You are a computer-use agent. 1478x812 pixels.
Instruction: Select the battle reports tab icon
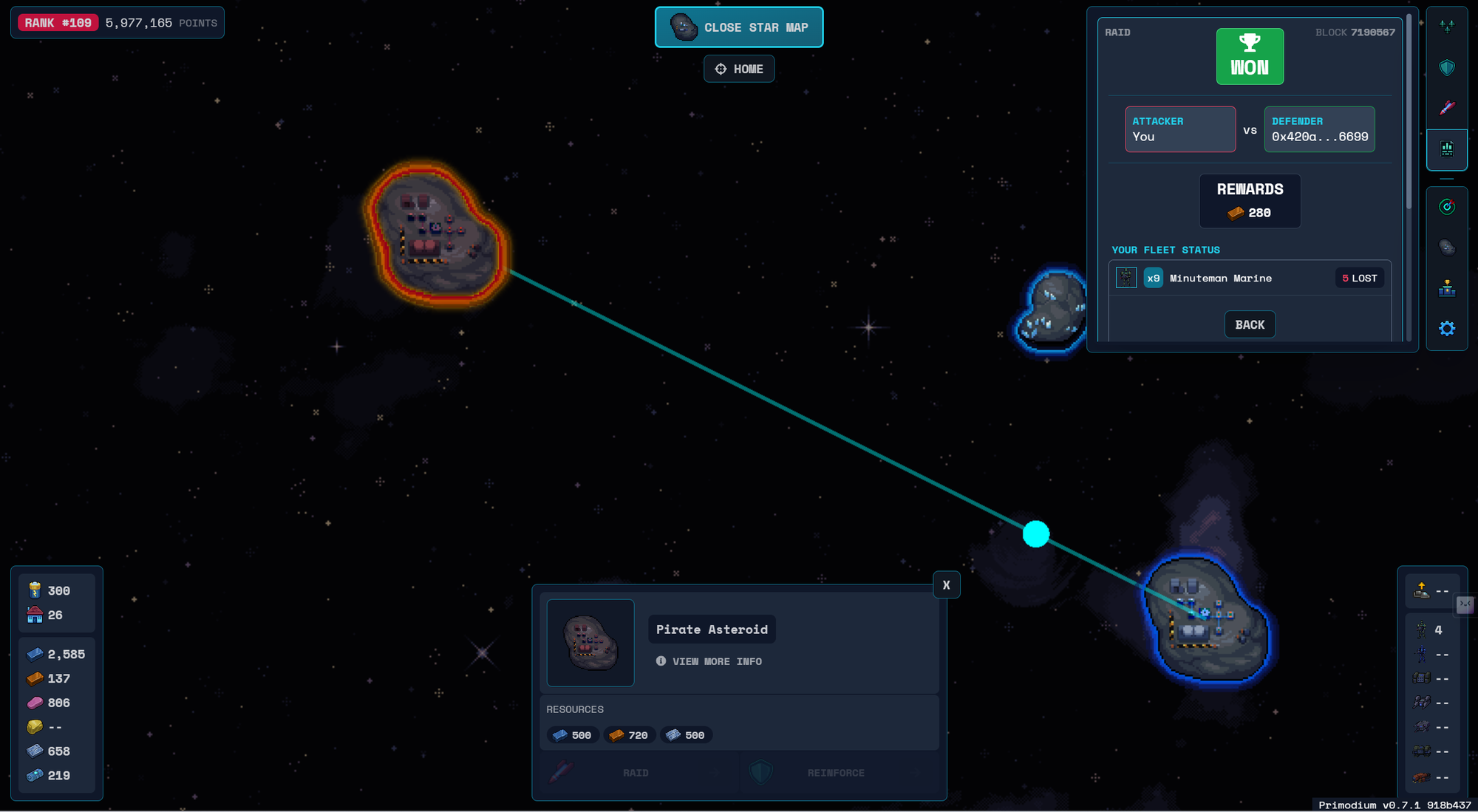[1446, 149]
